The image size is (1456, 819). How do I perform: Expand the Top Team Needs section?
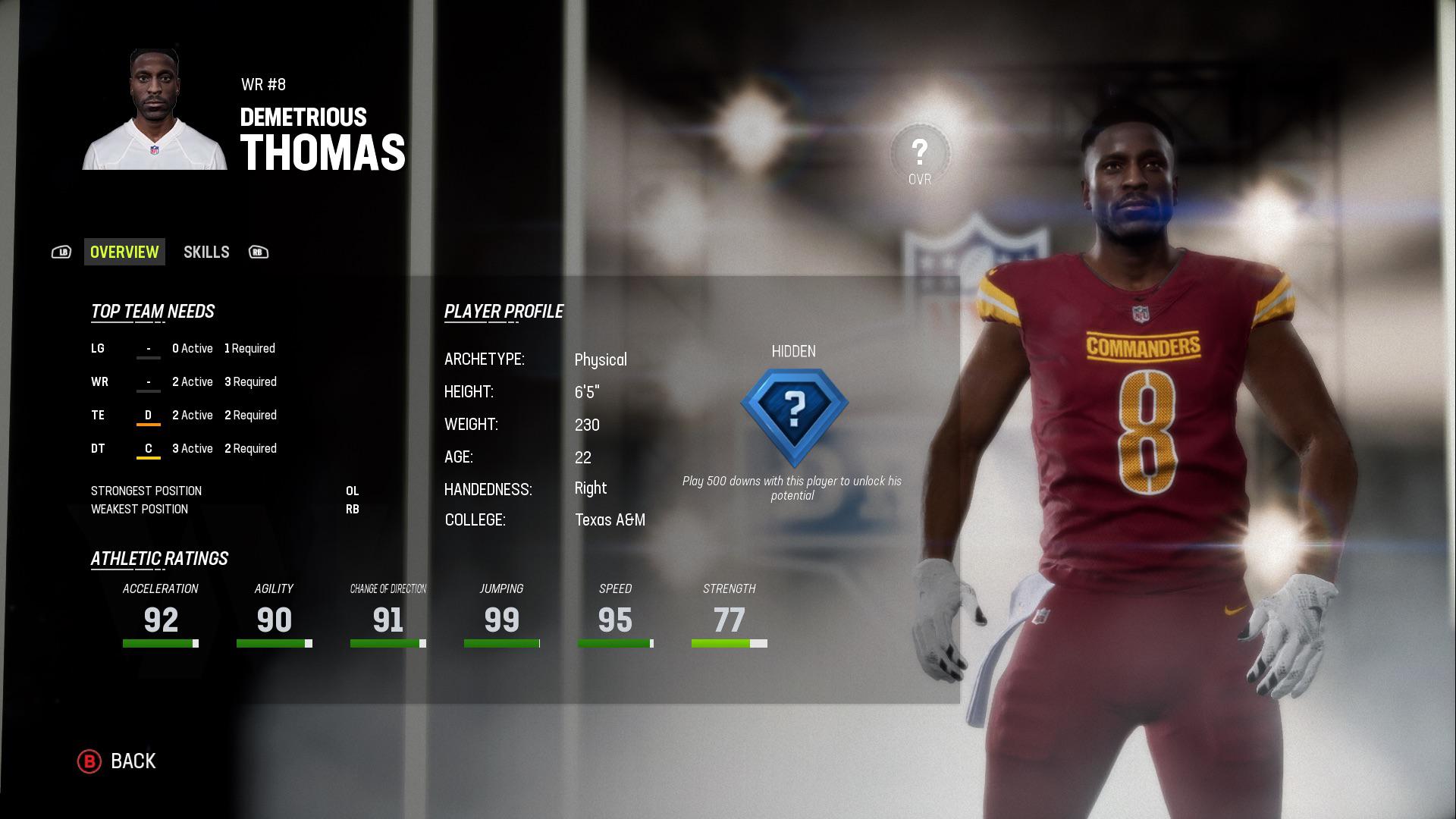(x=152, y=311)
